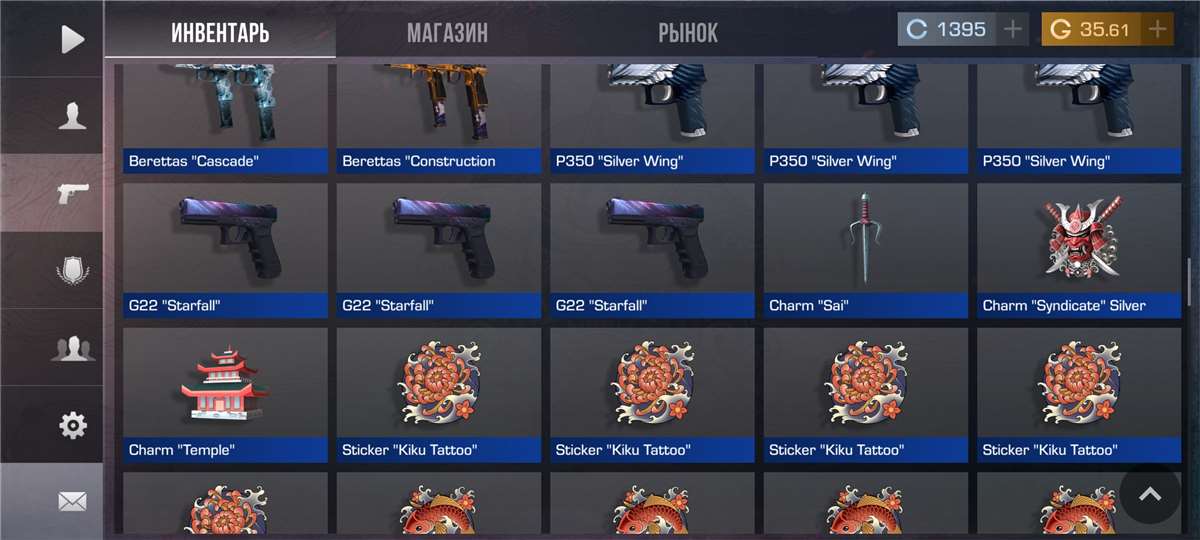Switch to the Магазин tab
1200x540 pixels.
(x=447, y=32)
